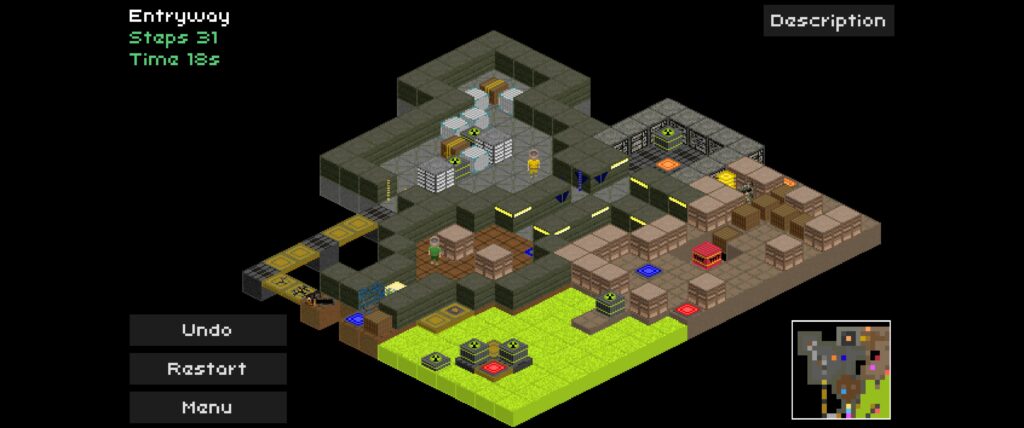Restart the Entryway level
Image resolution: width=1024 pixels, height=428 pixels.
207,368
